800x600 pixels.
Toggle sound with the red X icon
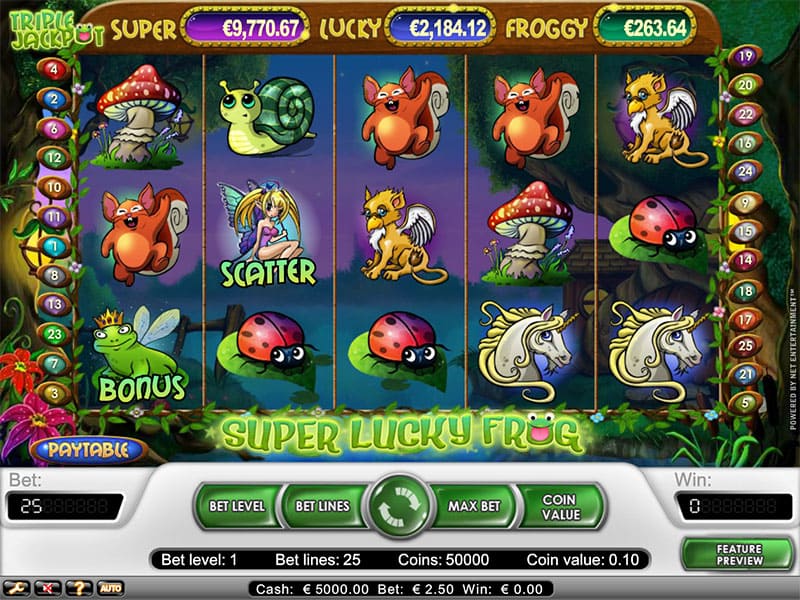(44, 588)
